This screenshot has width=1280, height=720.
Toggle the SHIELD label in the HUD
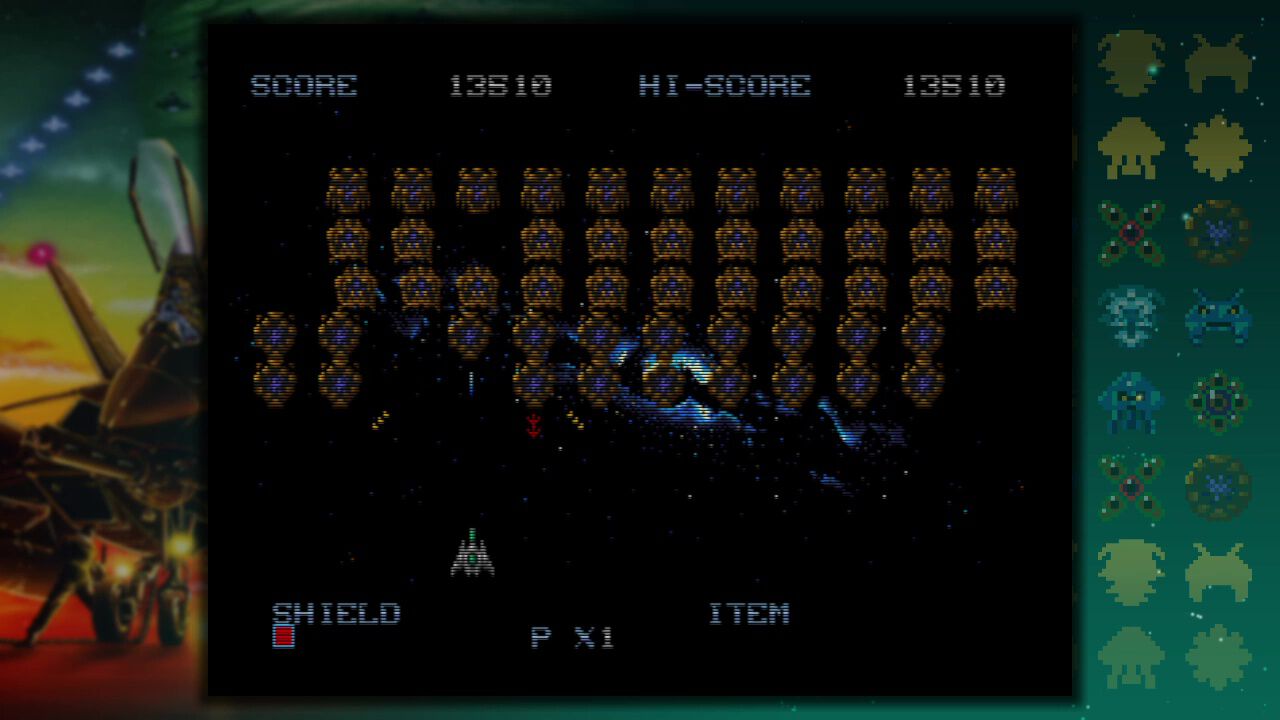340,613
